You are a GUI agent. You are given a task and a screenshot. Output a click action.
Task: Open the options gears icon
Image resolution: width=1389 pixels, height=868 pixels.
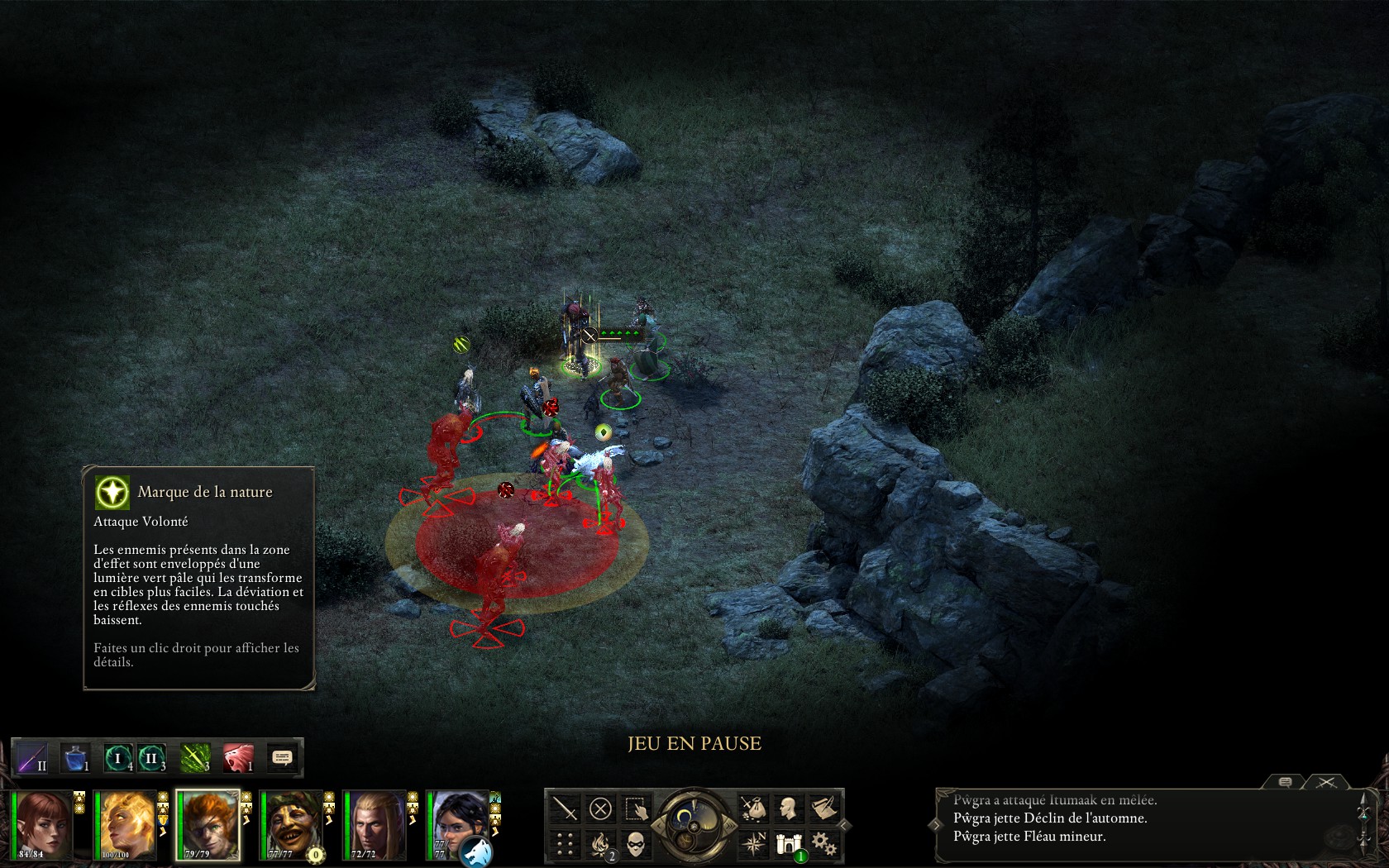click(823, 844)
